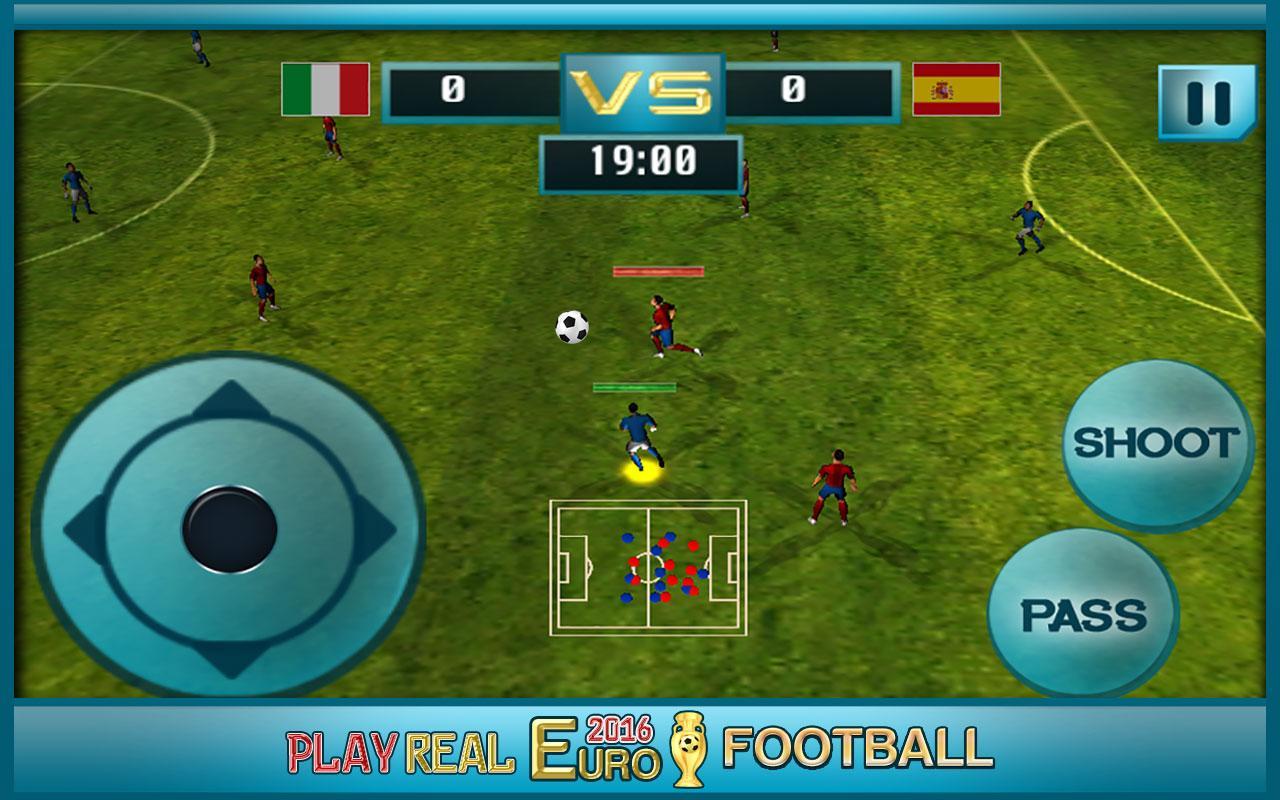Click the soccer ball on the pitch
The image size is (1280, 800).
click(x=571, y=328)
